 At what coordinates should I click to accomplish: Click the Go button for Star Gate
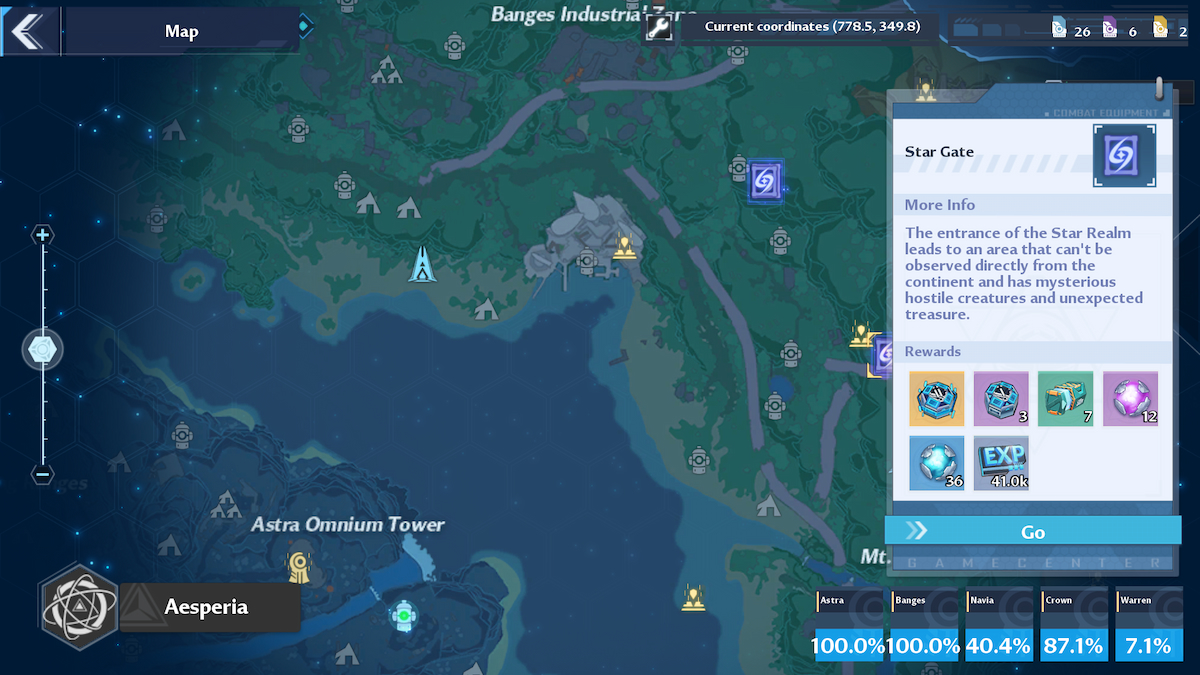tap(1033, 531)
